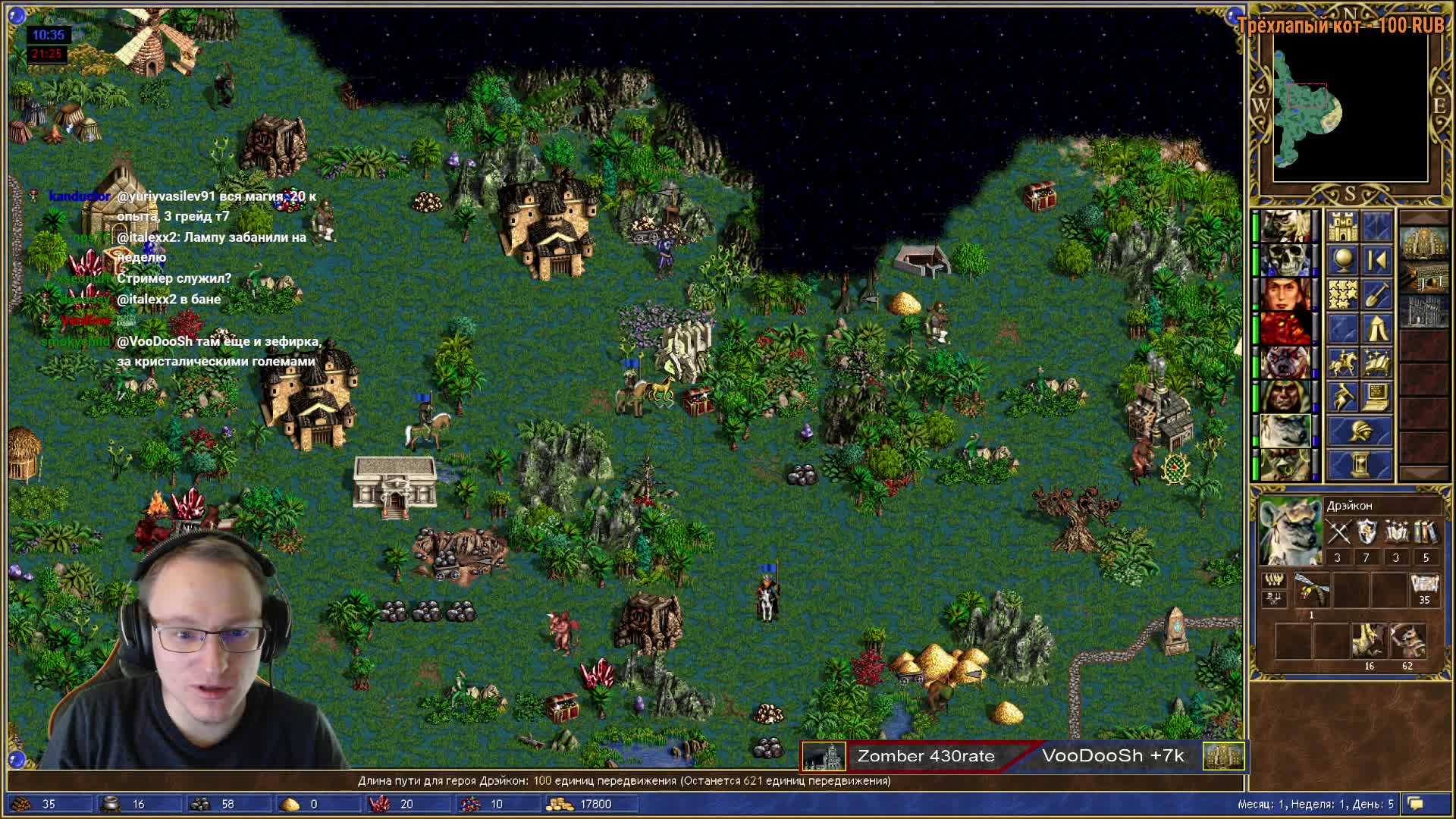Select the skull-faced hero portrait
The height and width of the screenshot is (819, 1456).
coord(1285,260)
